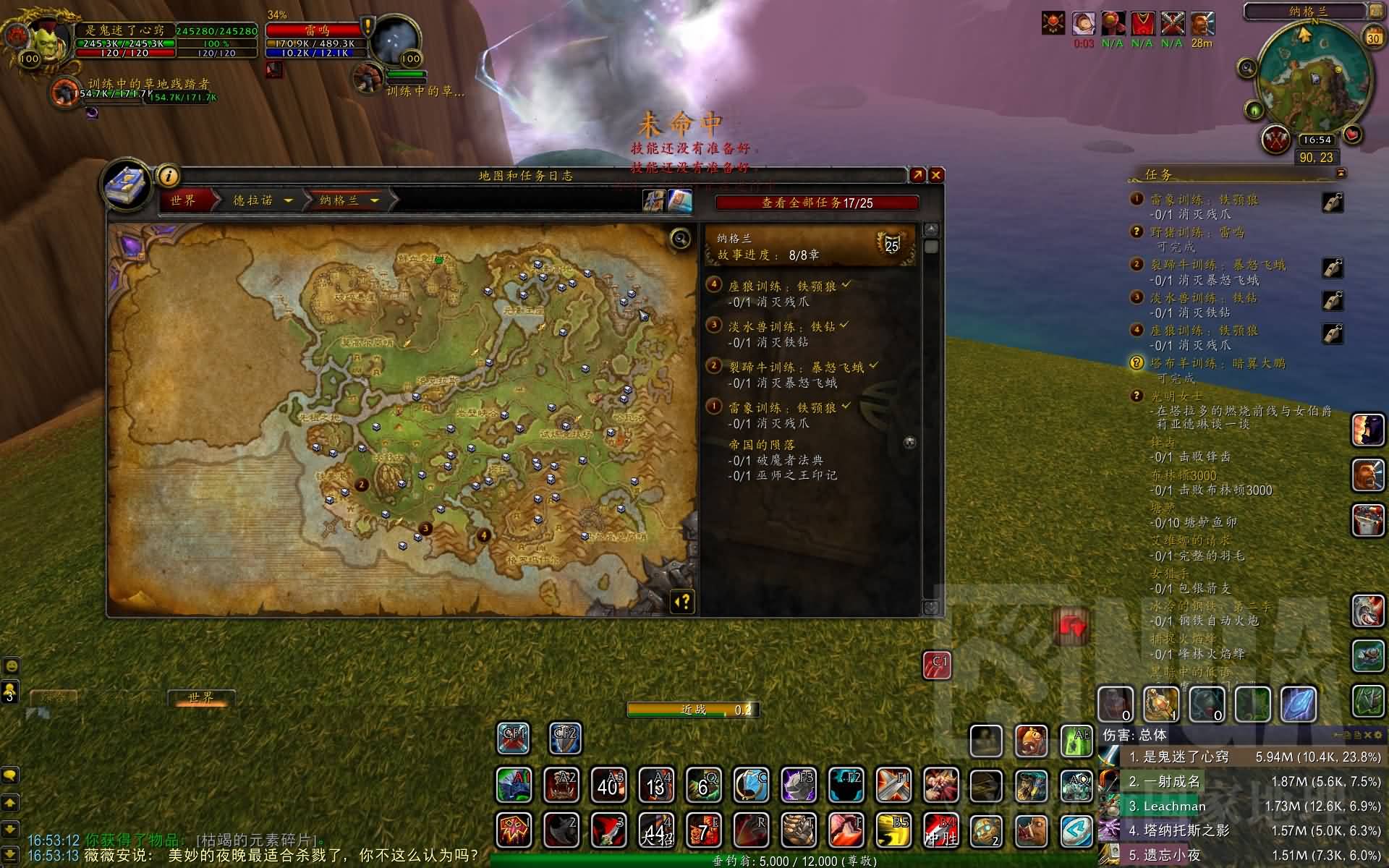Image resolution: width=1389 pixels, height=868 pixels.
Task: Click quest marker 2 on the map
Action: pos(362,485)
